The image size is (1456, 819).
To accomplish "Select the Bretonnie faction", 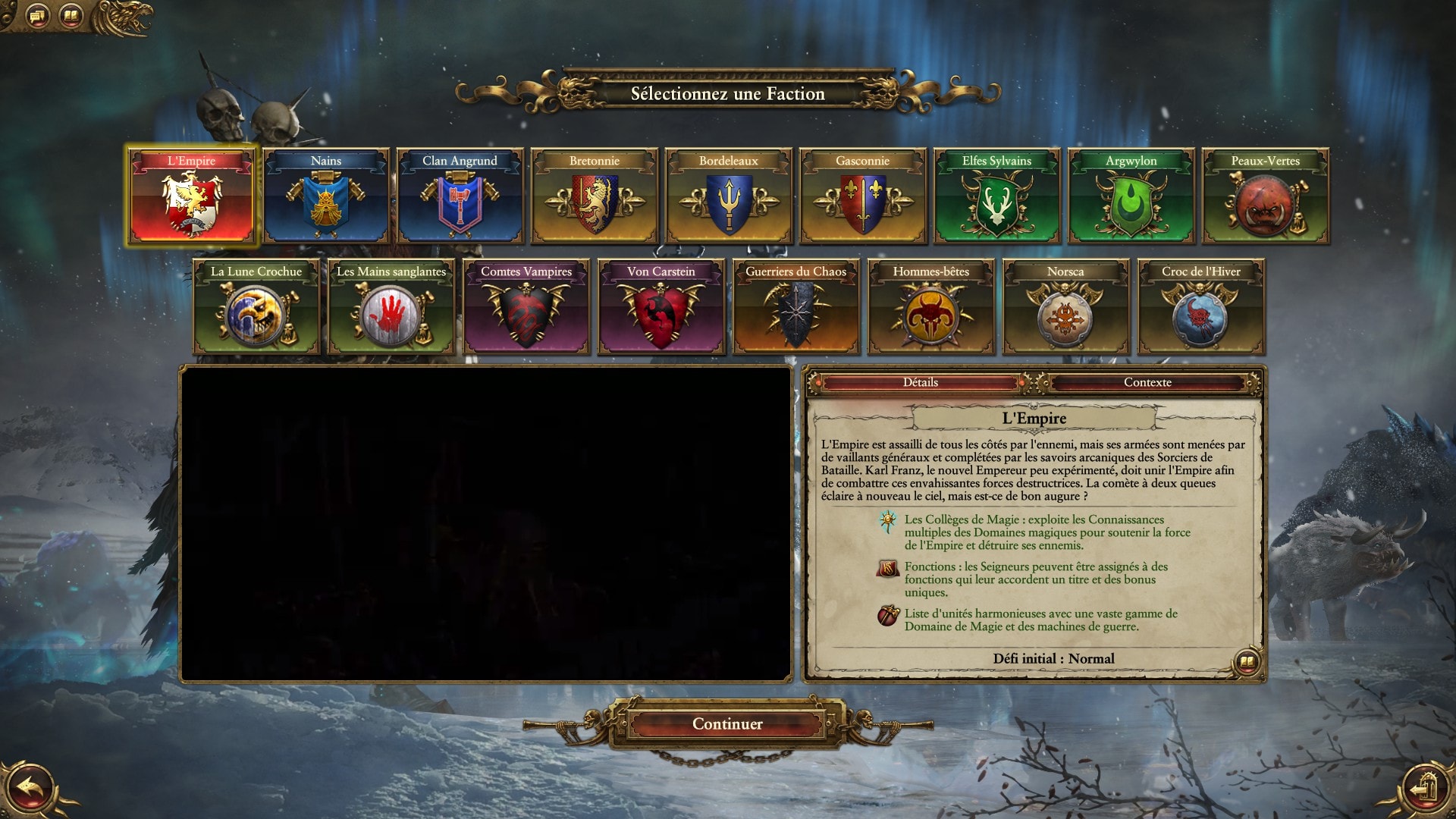I will [595, 197].
